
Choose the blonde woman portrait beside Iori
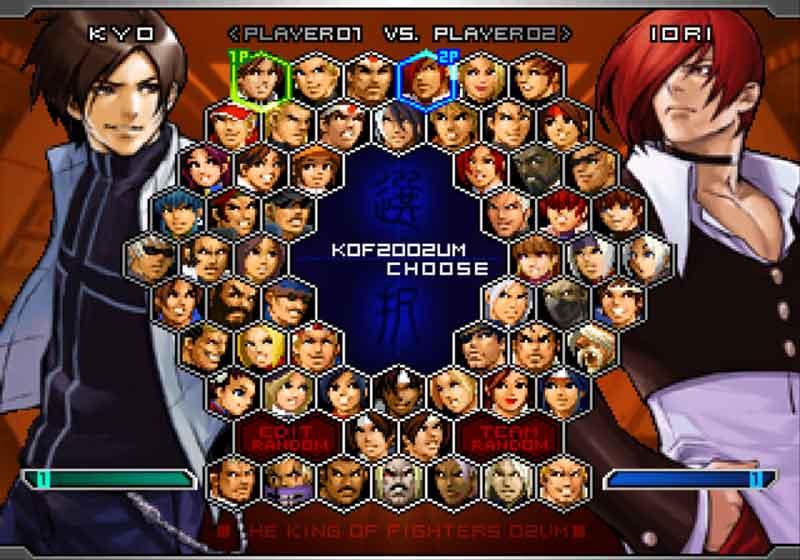point(481,78)
